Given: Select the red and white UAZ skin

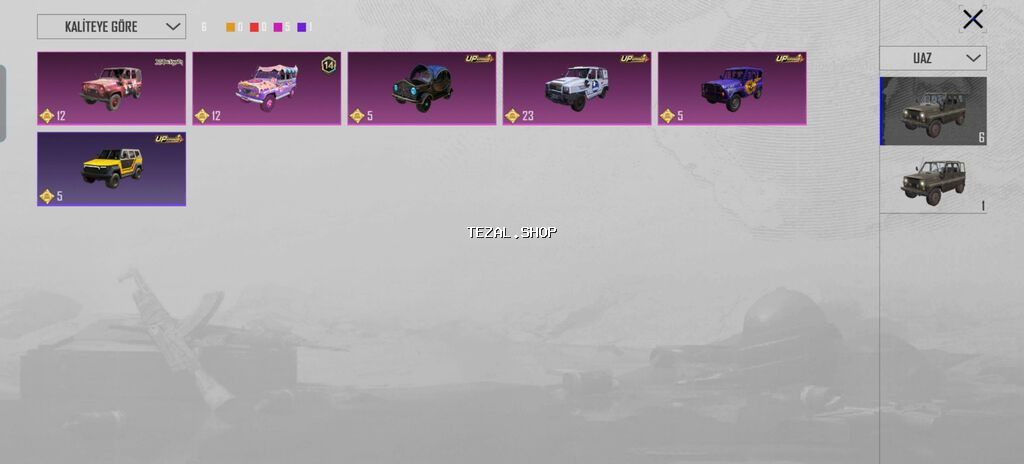Looking at the screenshot, I should click(x=111, y=88).
